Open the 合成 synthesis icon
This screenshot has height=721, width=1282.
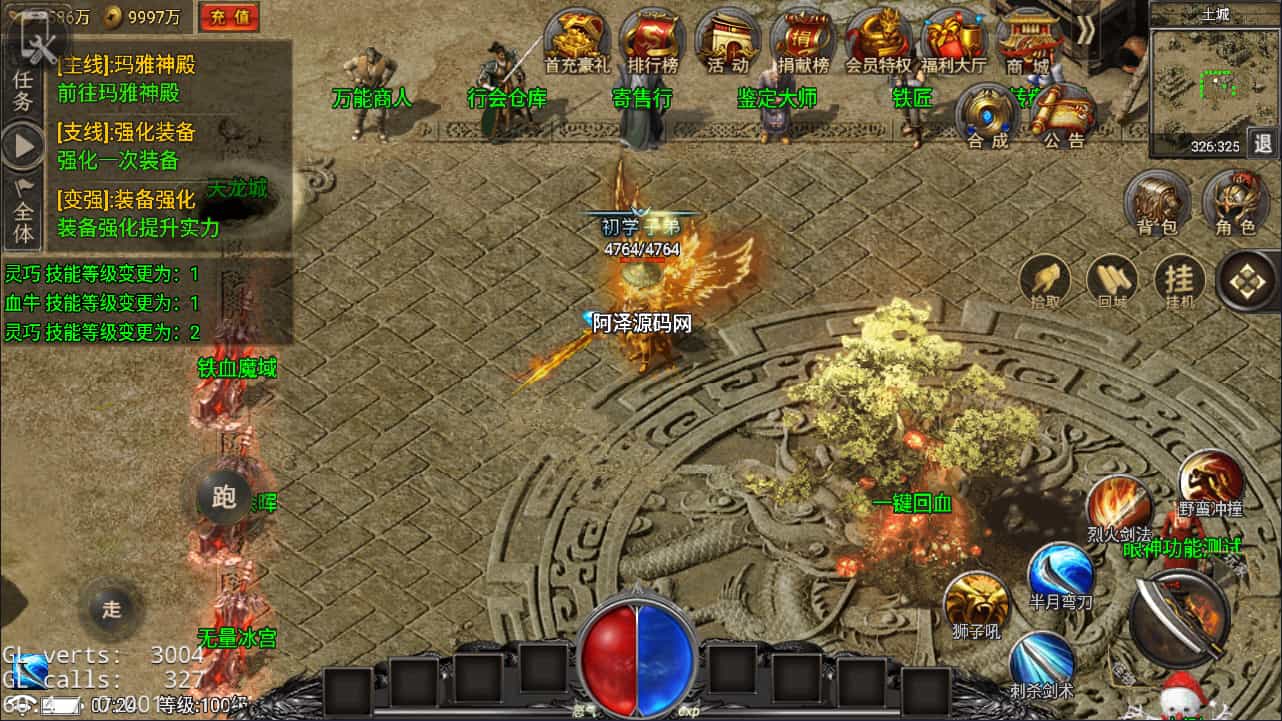tap(988, 113)
